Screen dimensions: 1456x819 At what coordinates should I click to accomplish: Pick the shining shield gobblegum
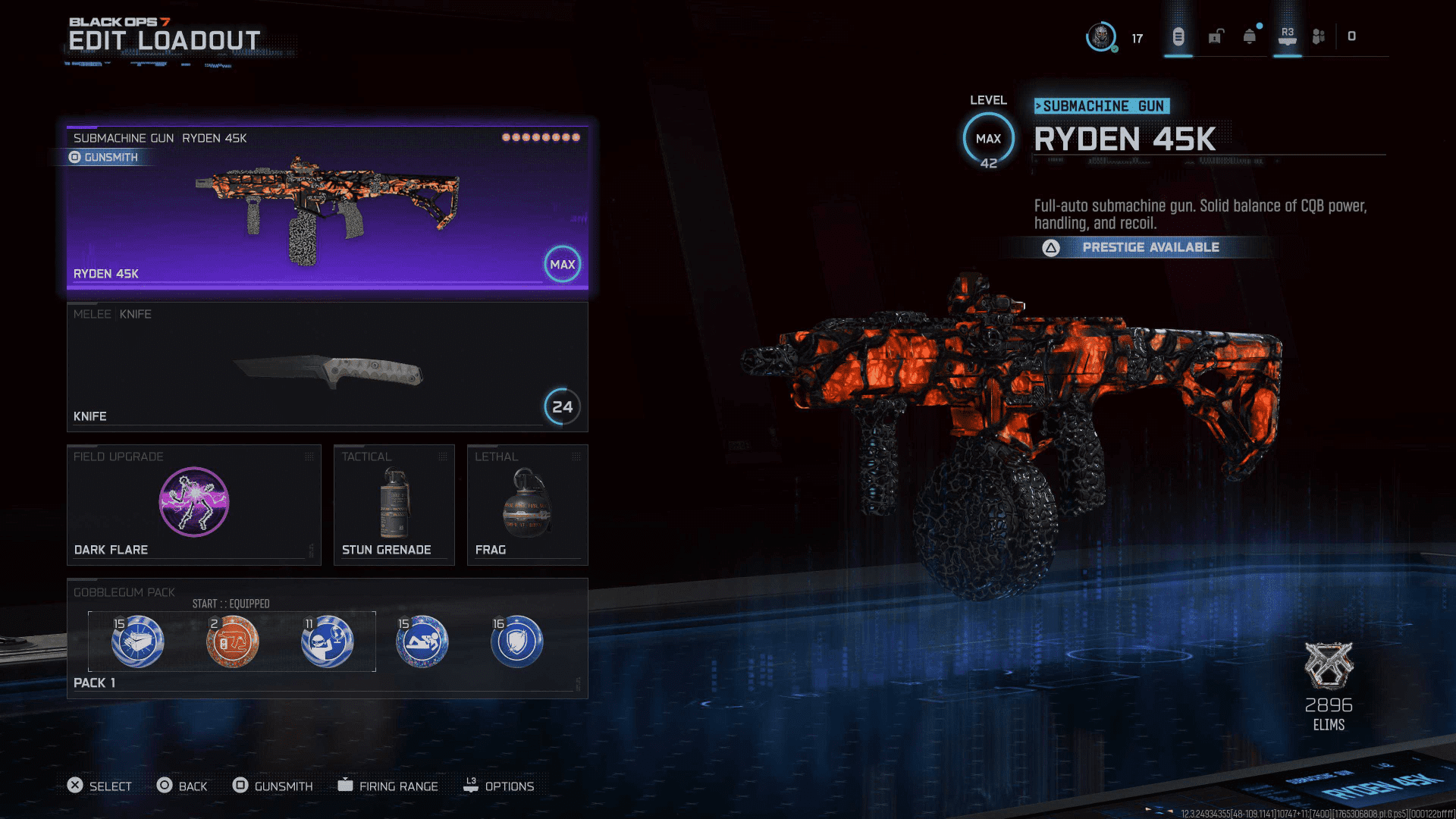(x=516, y=642)
